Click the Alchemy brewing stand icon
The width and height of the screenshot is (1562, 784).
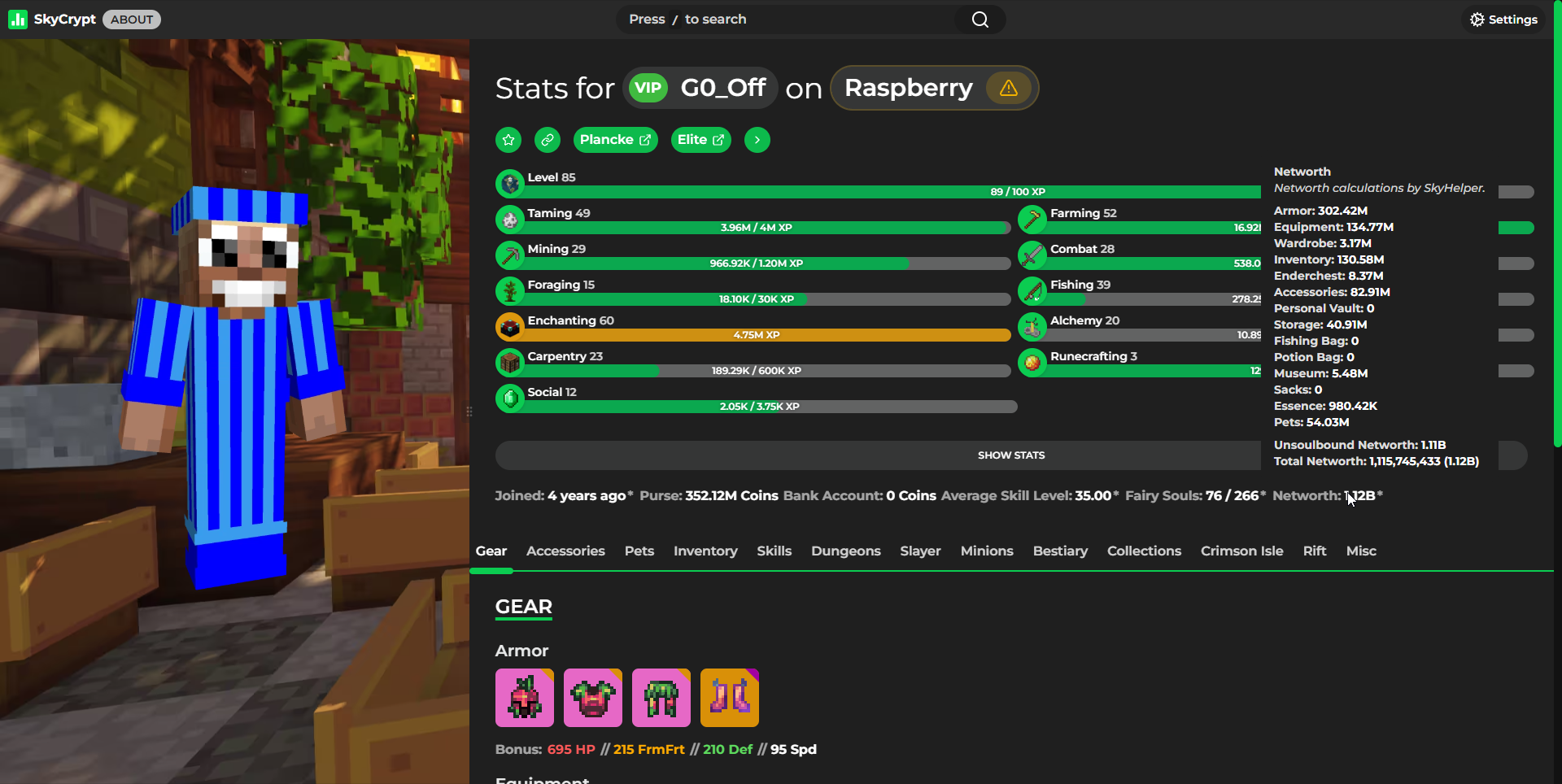1033,326
